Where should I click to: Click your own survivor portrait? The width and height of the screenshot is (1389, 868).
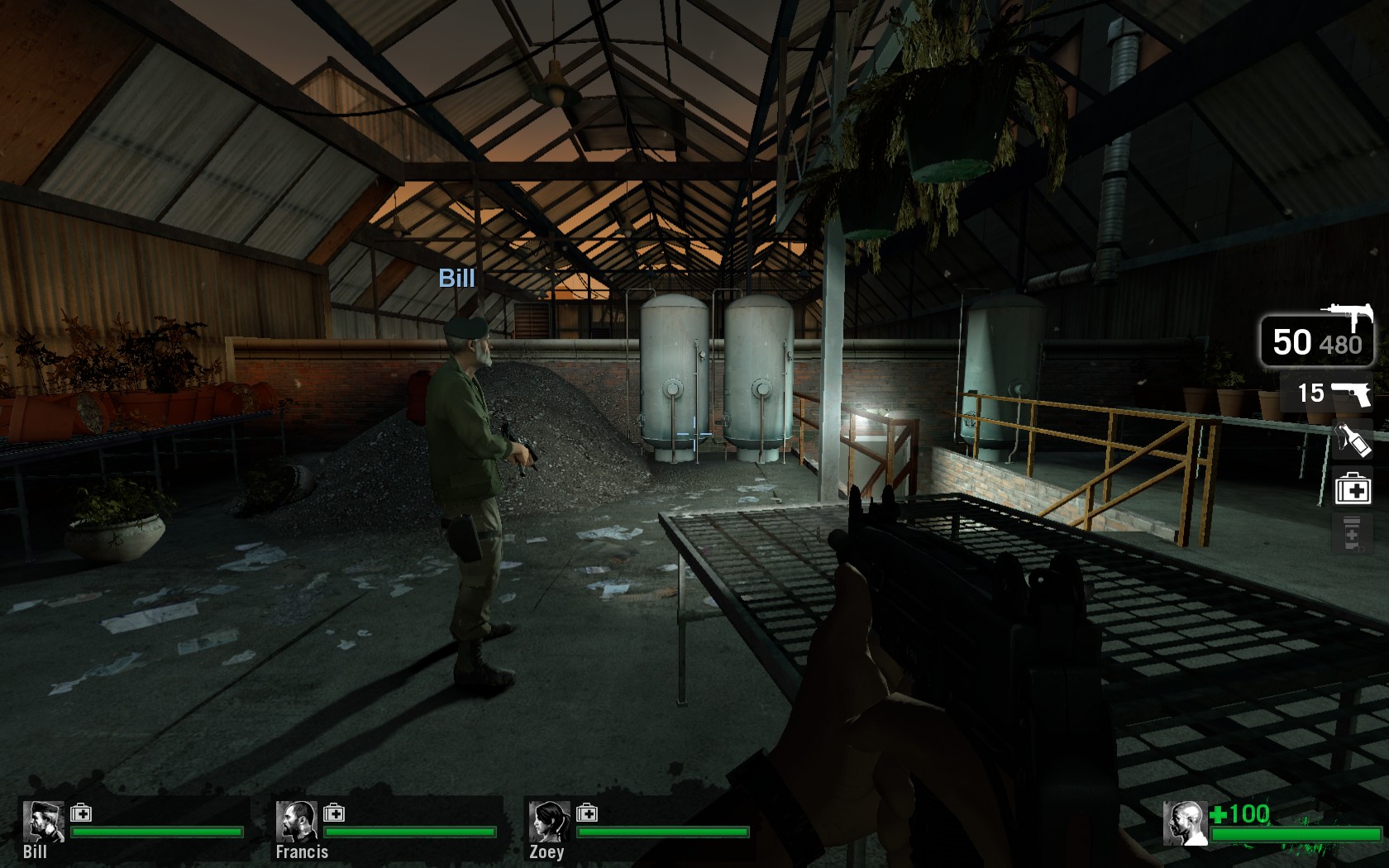[x=1184, y=823]
